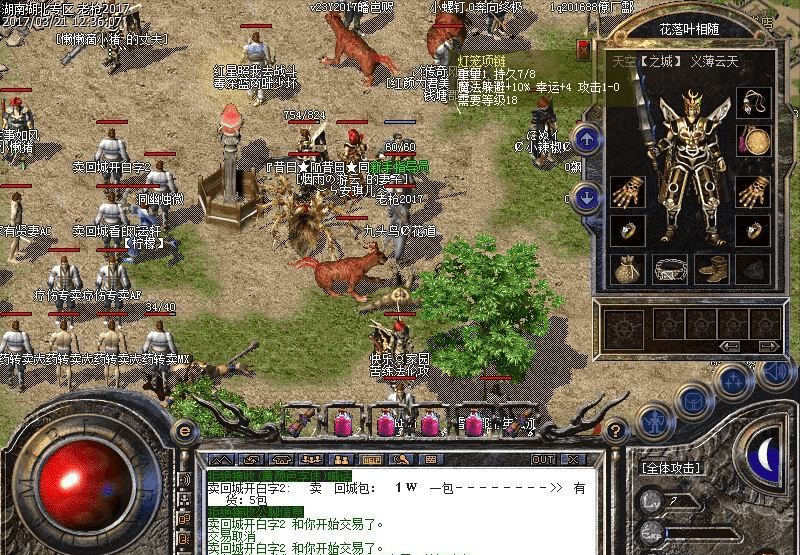Click the OUT button on chat bar
Screen dimensions: 800x555
point(544,459)
